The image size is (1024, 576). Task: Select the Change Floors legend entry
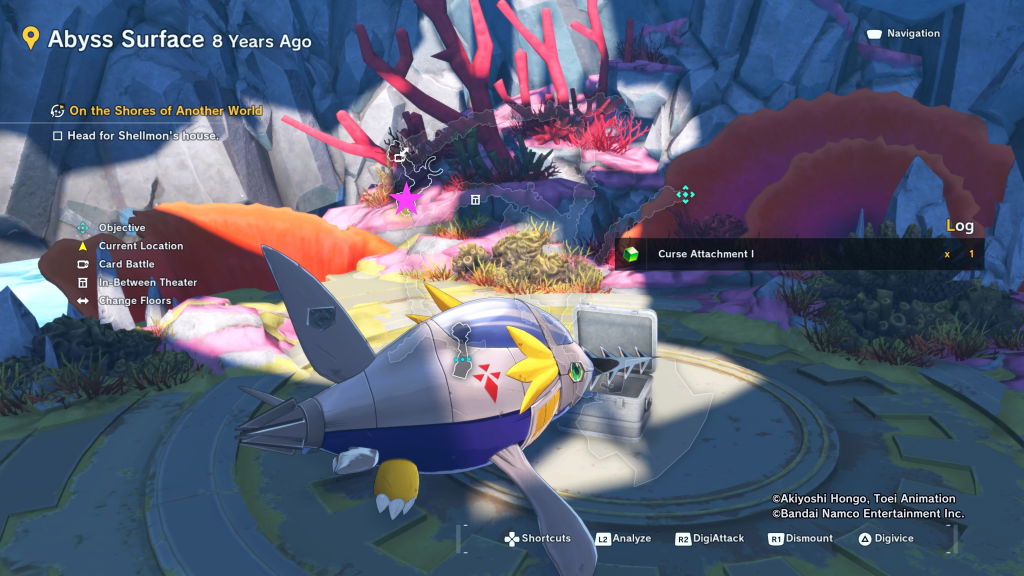(134, 301)
